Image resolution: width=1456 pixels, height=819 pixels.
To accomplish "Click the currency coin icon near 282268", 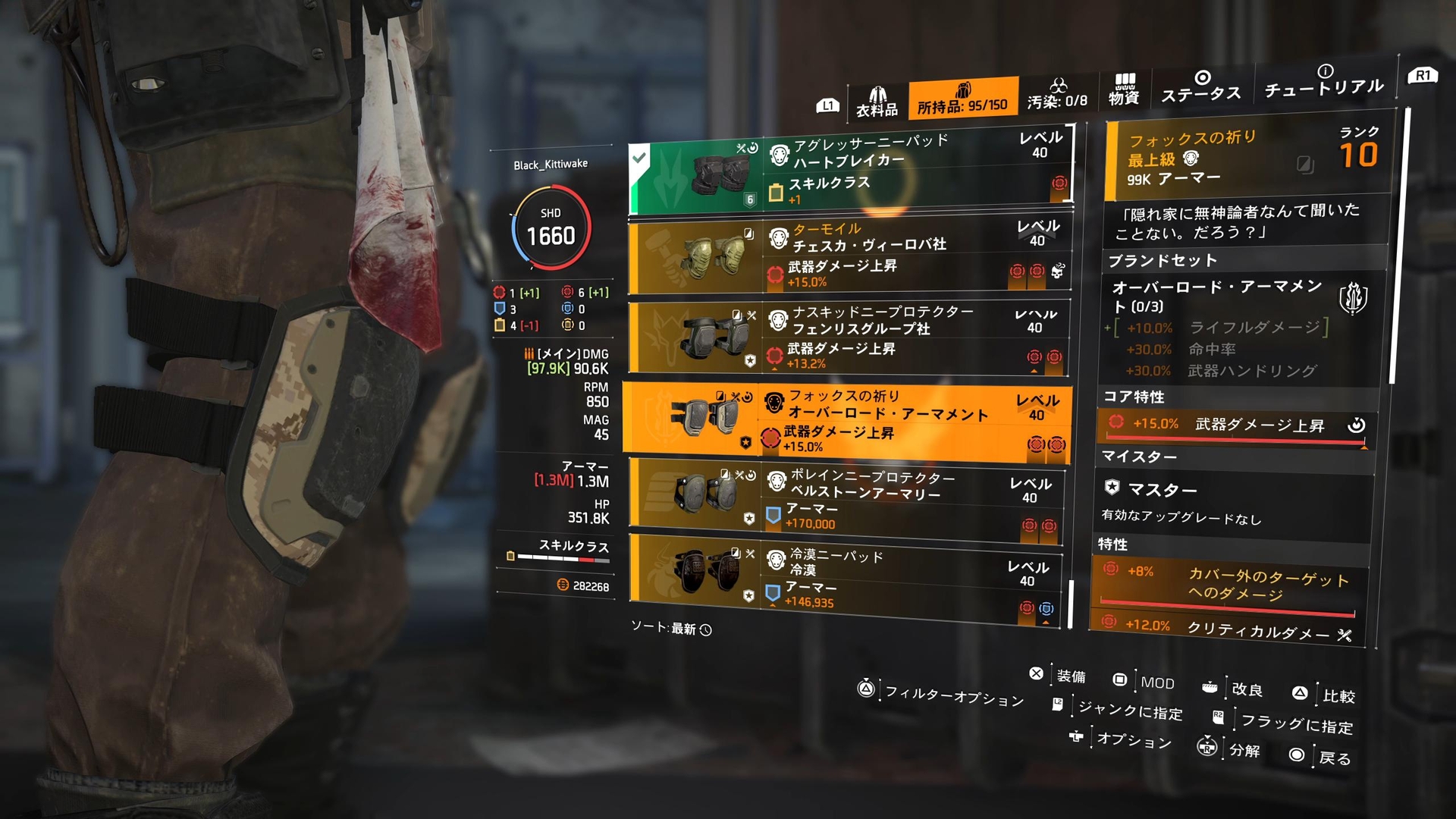I will pyautogui.click(x=562, y=585).
